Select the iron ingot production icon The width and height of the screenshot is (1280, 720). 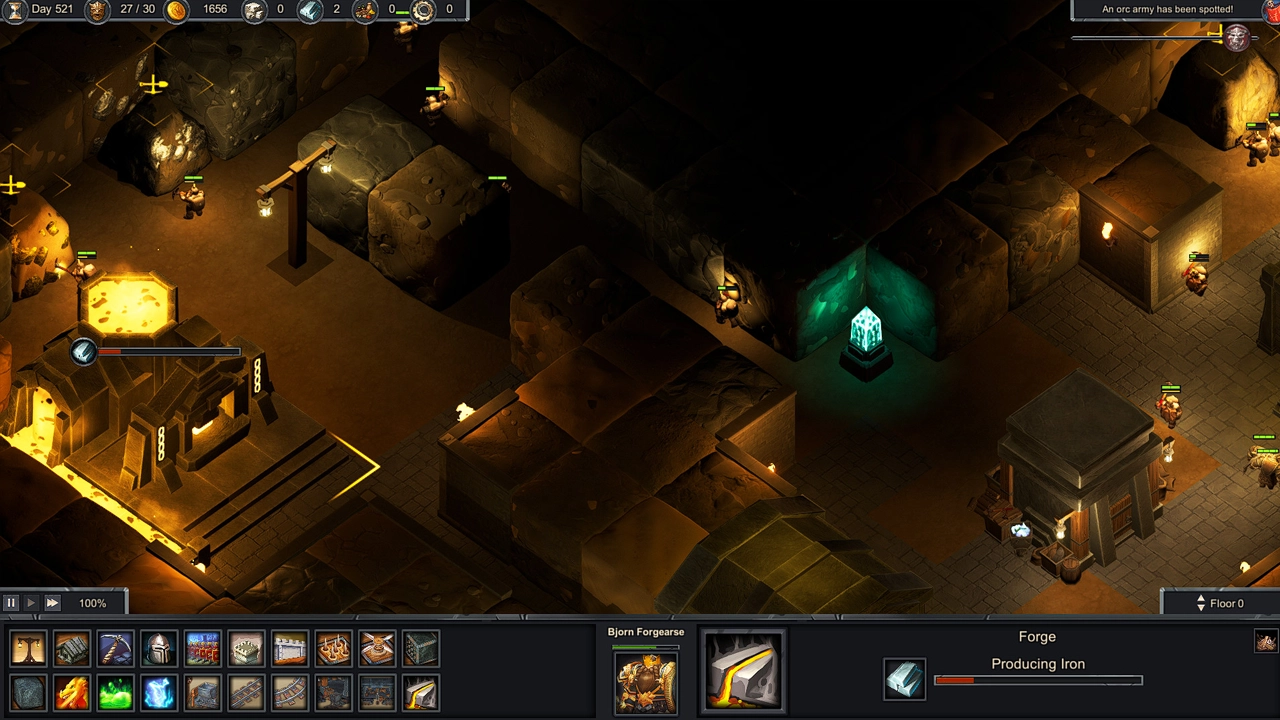[x=905, y=680]
